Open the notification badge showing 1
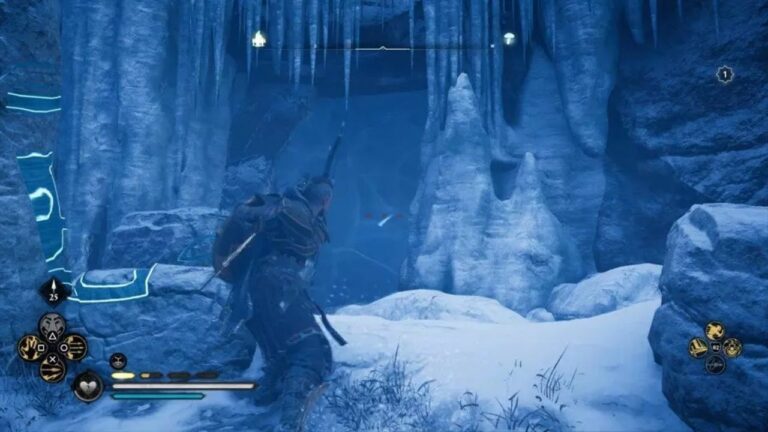 click(x=725, y=74)
